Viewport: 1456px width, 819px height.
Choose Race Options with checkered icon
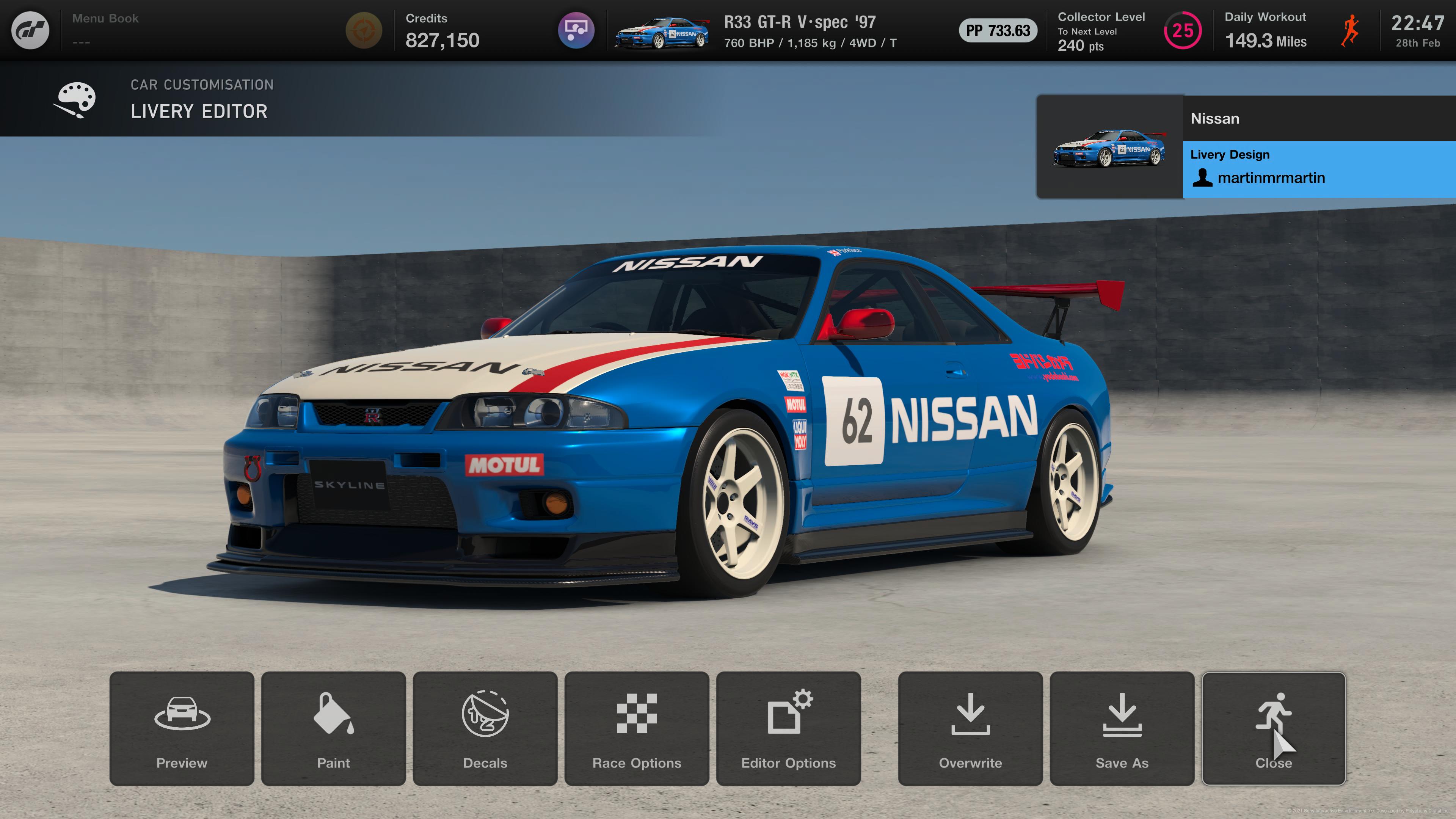[637, 728]
